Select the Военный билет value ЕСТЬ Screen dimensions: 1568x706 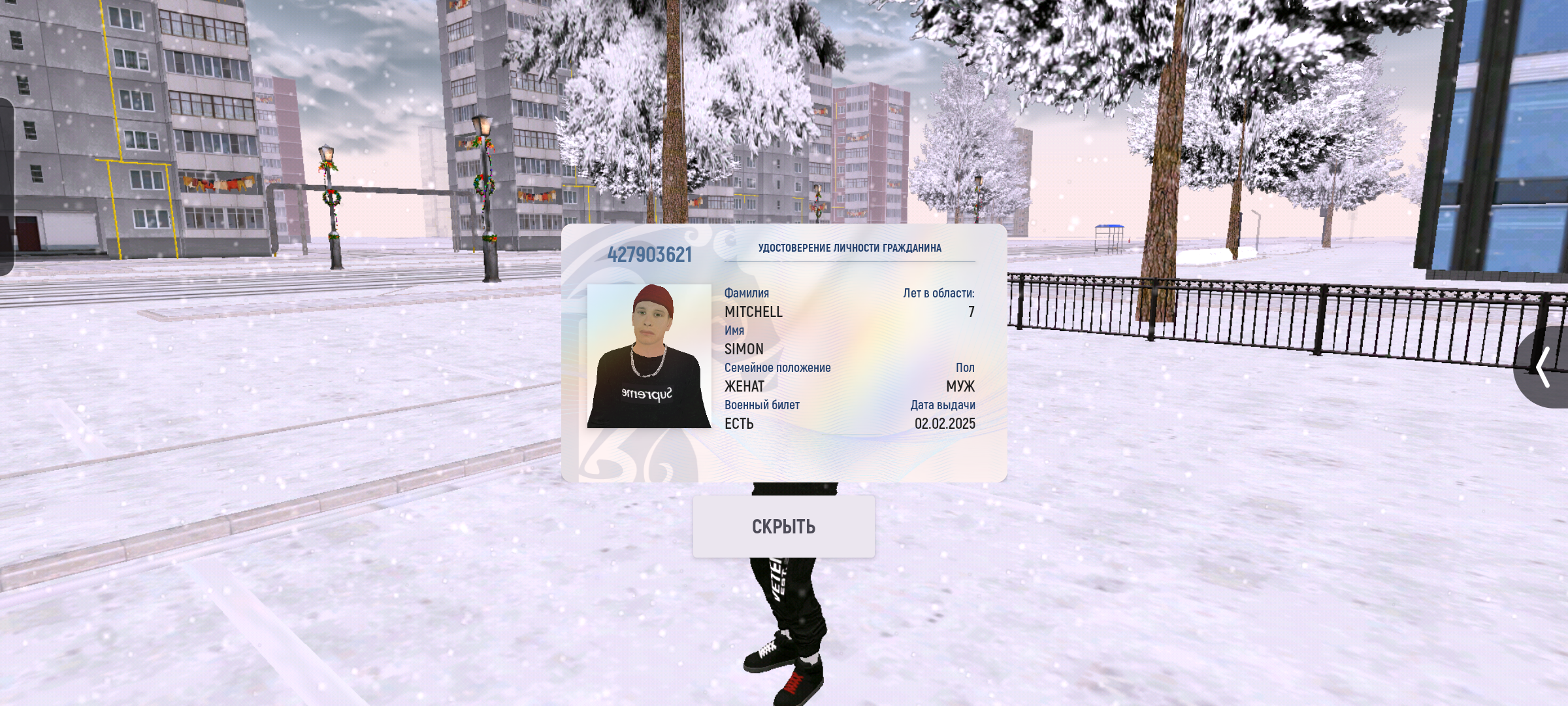(738, 424)
